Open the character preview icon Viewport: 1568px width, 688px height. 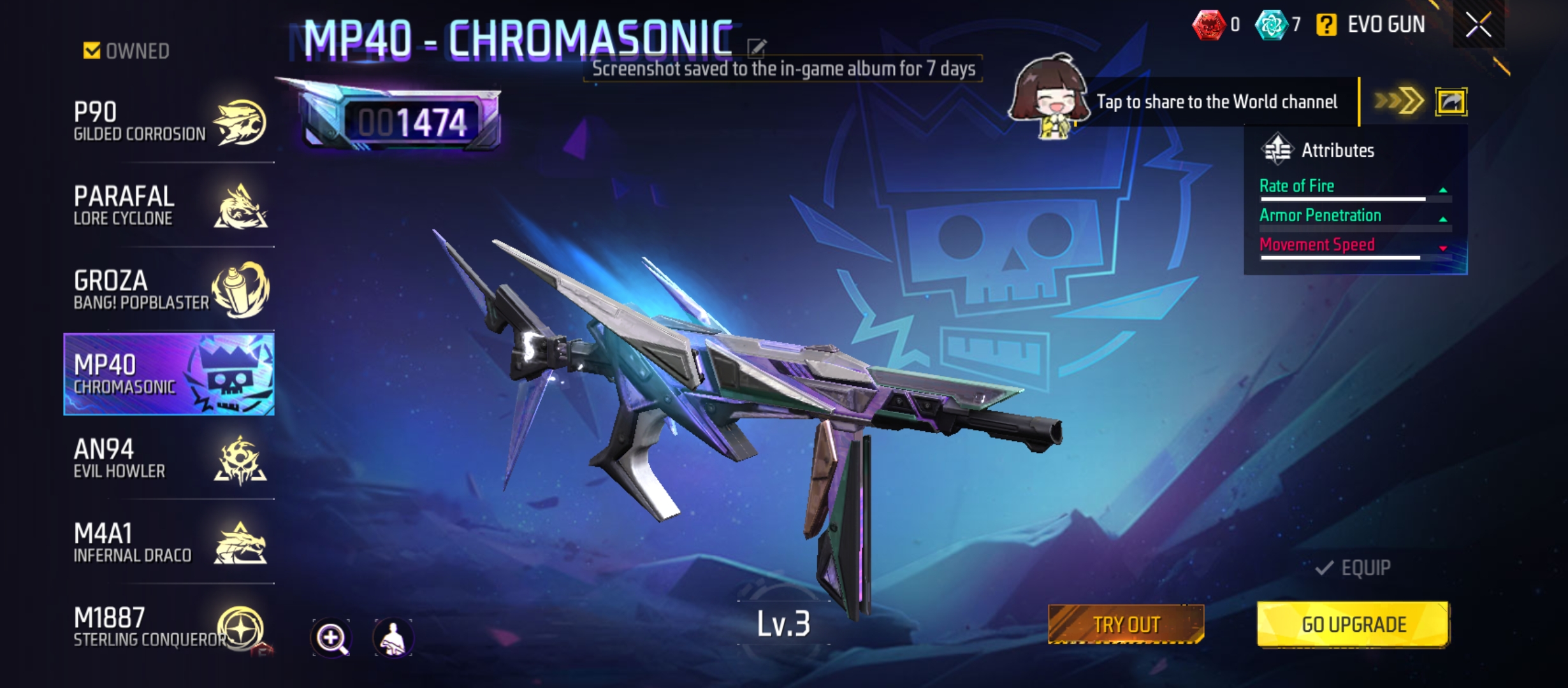point(393,638)
